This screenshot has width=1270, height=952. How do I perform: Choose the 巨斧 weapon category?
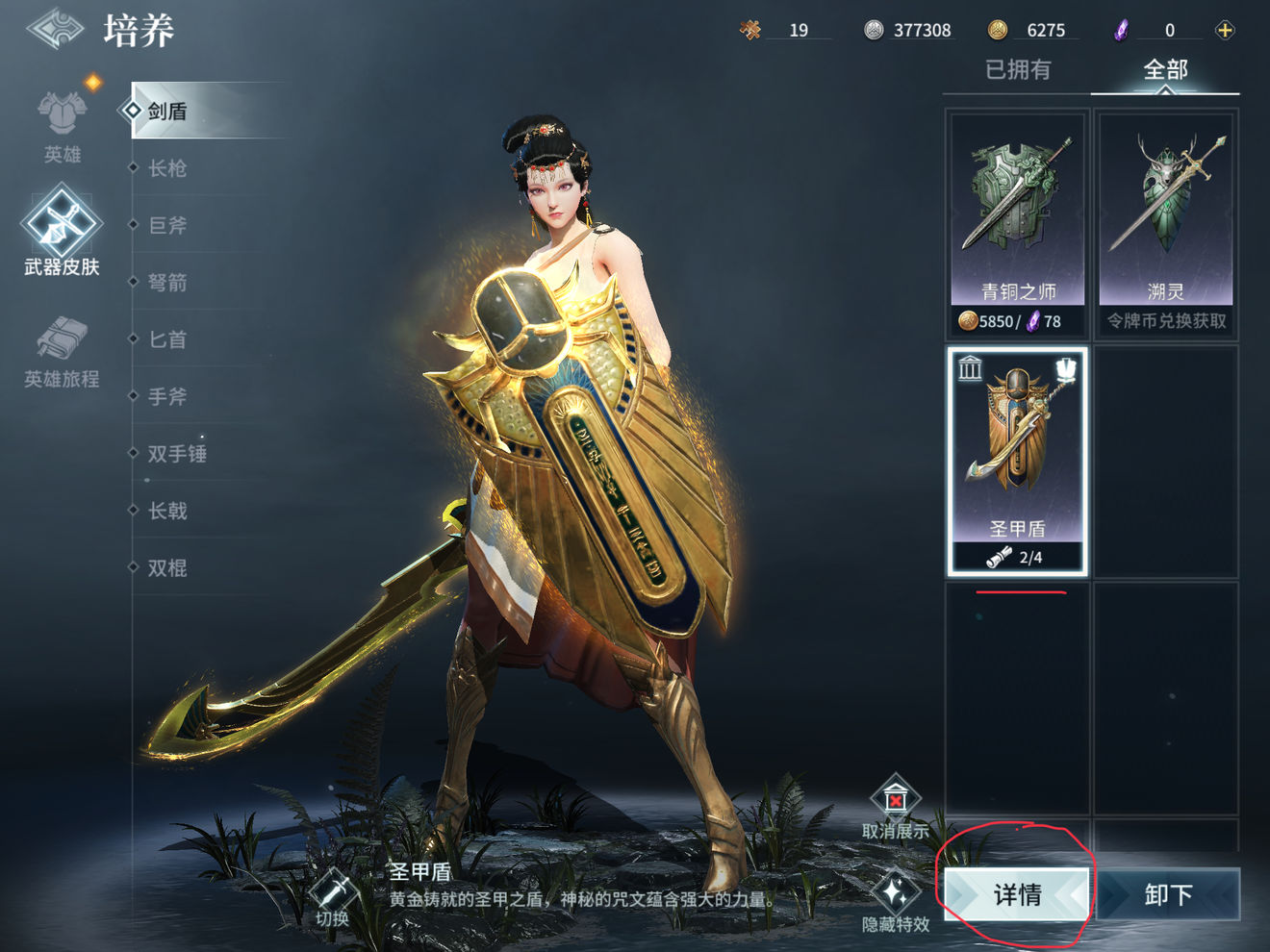[167, 225]
